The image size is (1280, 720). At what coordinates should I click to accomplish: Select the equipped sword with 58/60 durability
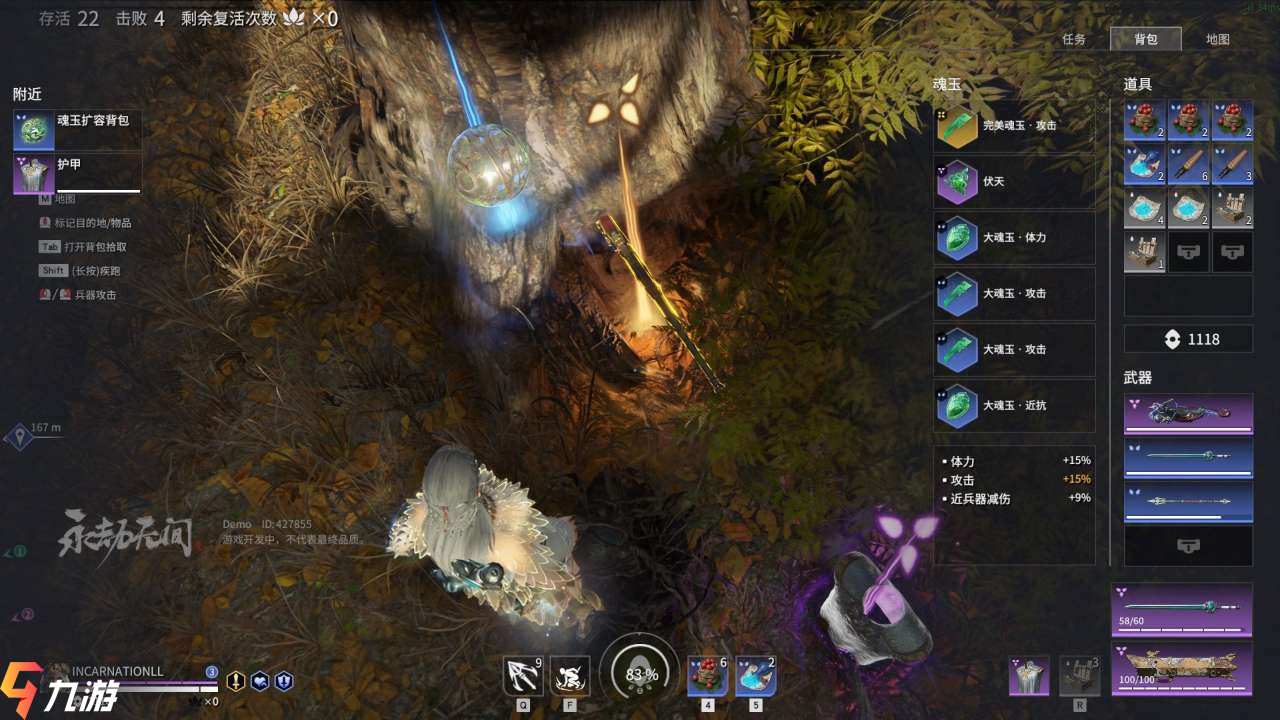[1182, 609]
